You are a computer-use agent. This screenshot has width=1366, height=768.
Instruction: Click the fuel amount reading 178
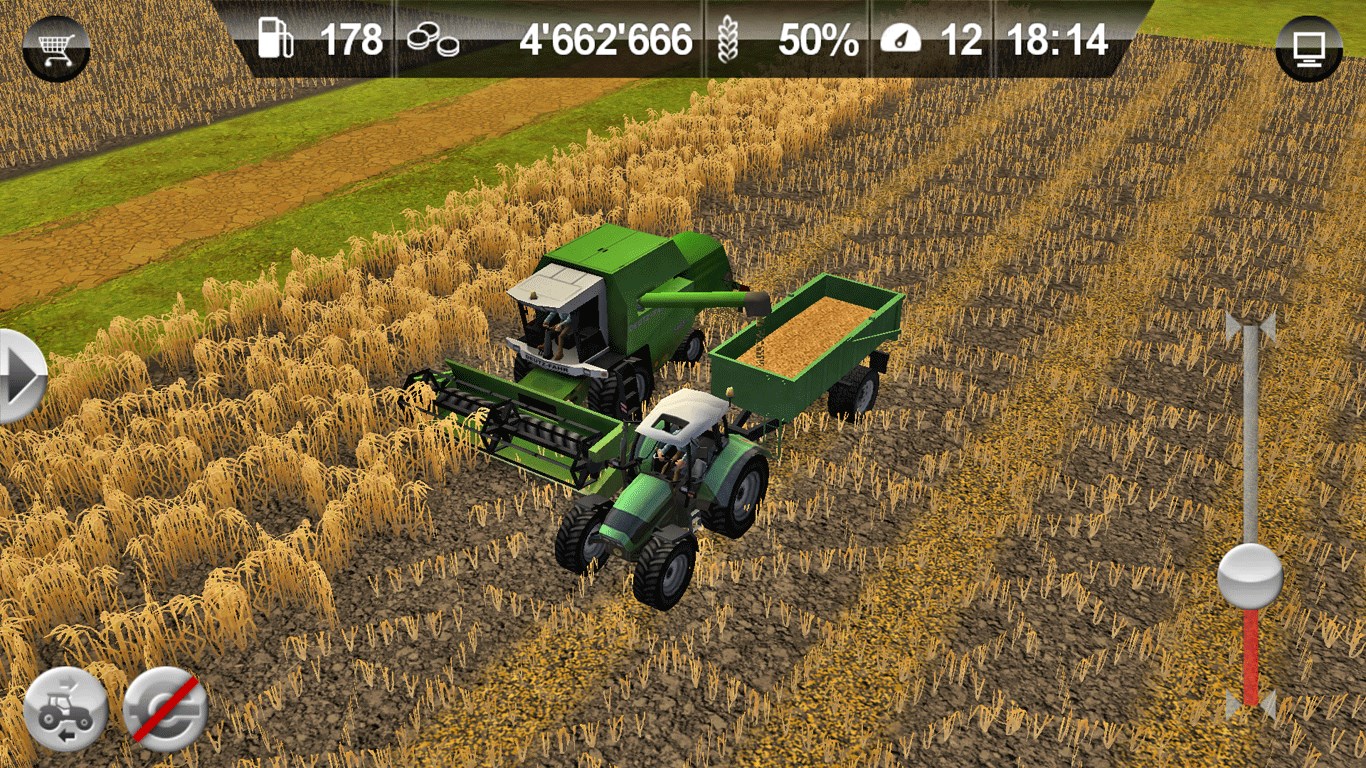coord(350,41)
